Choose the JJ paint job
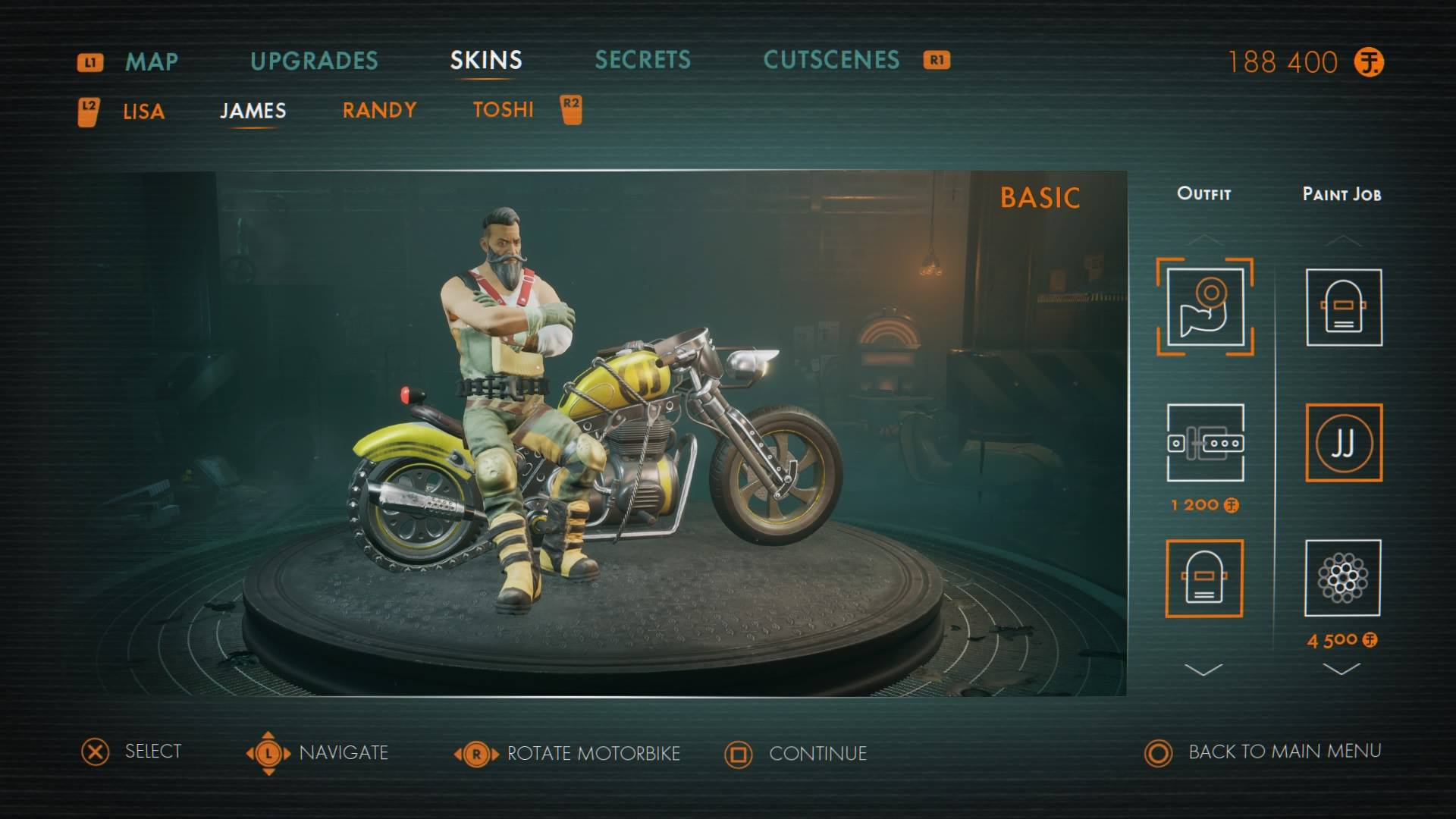The width and height of the screenshot is (1456, 819). pos(1343,443)
